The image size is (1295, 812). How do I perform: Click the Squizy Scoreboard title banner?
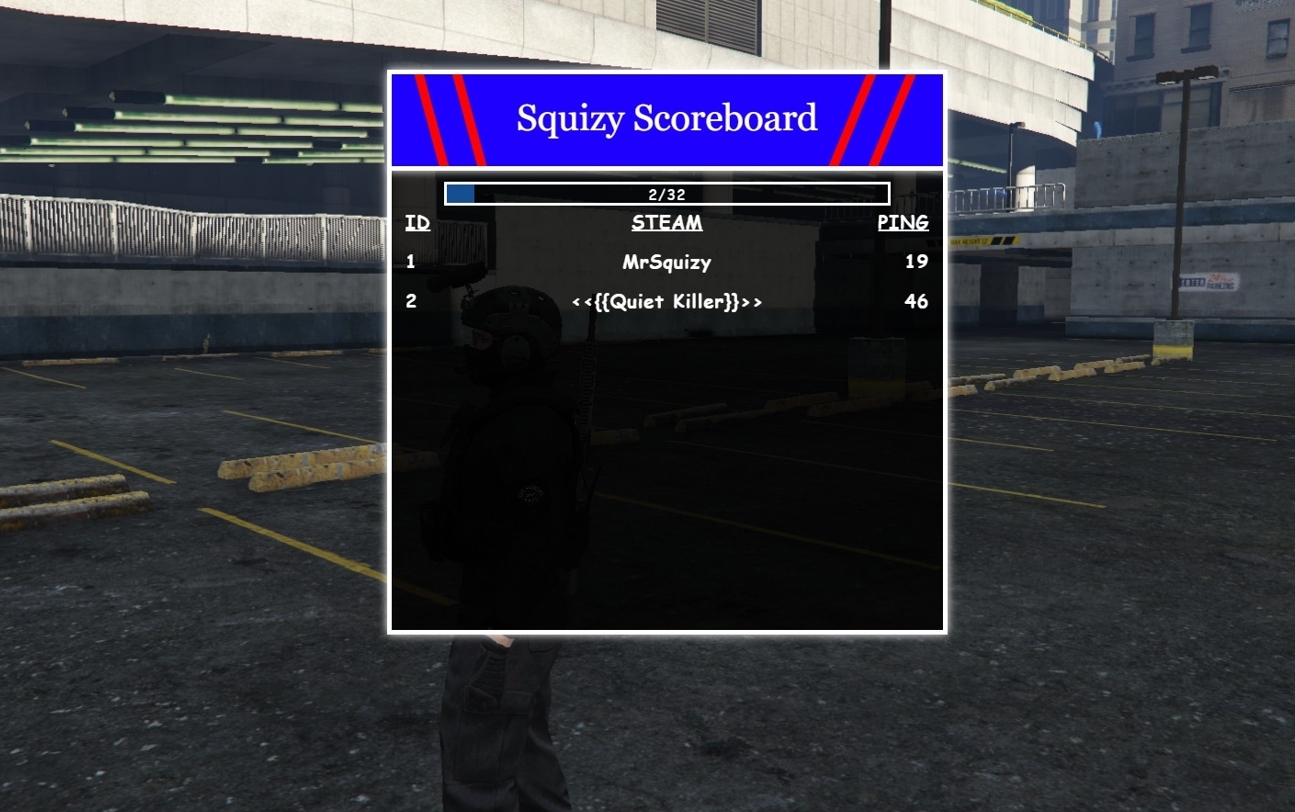(x=666, y=117)
